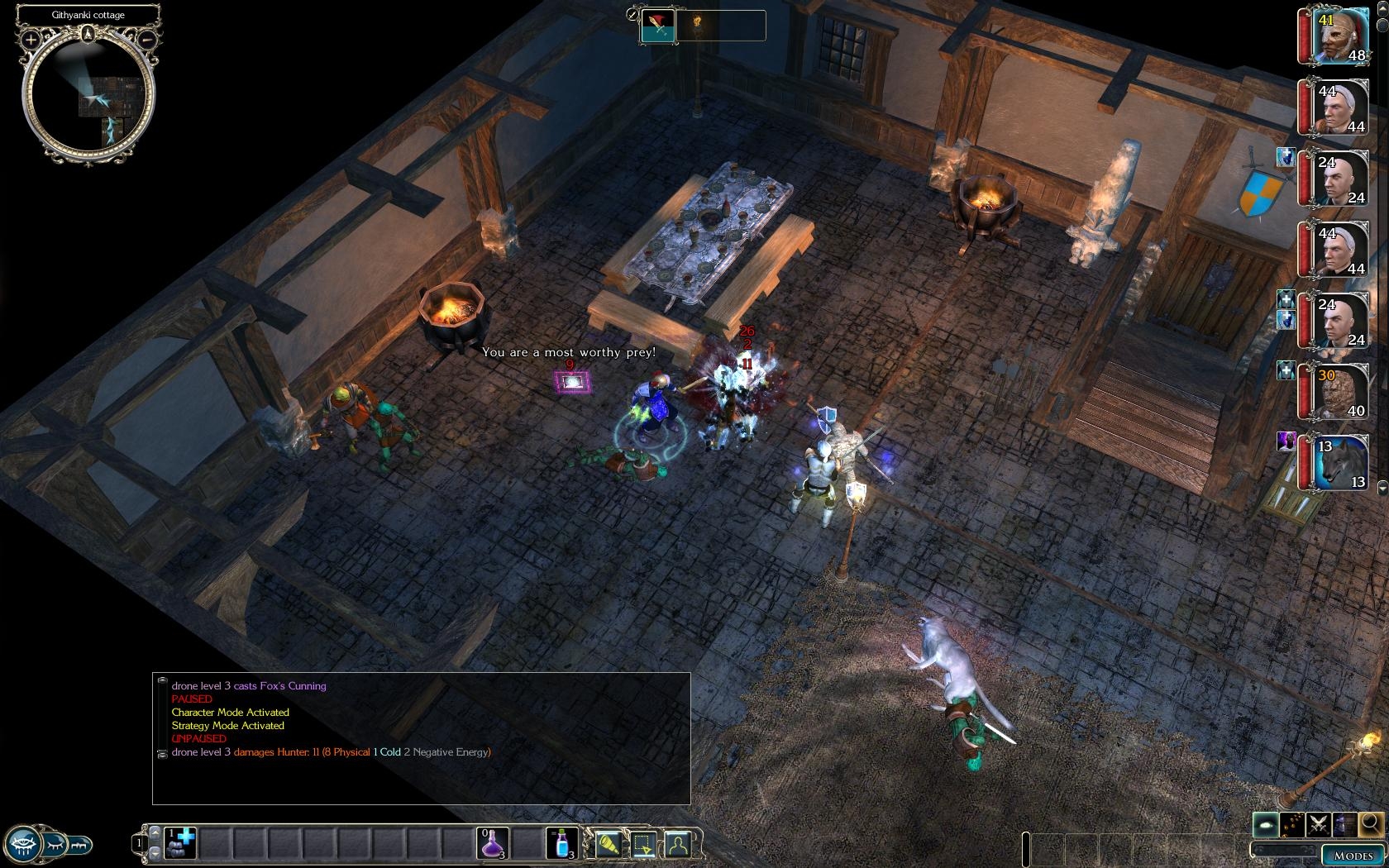Toggle the minimap north-lock compass button
1389x868 pixels.
[x=88, y=34]
